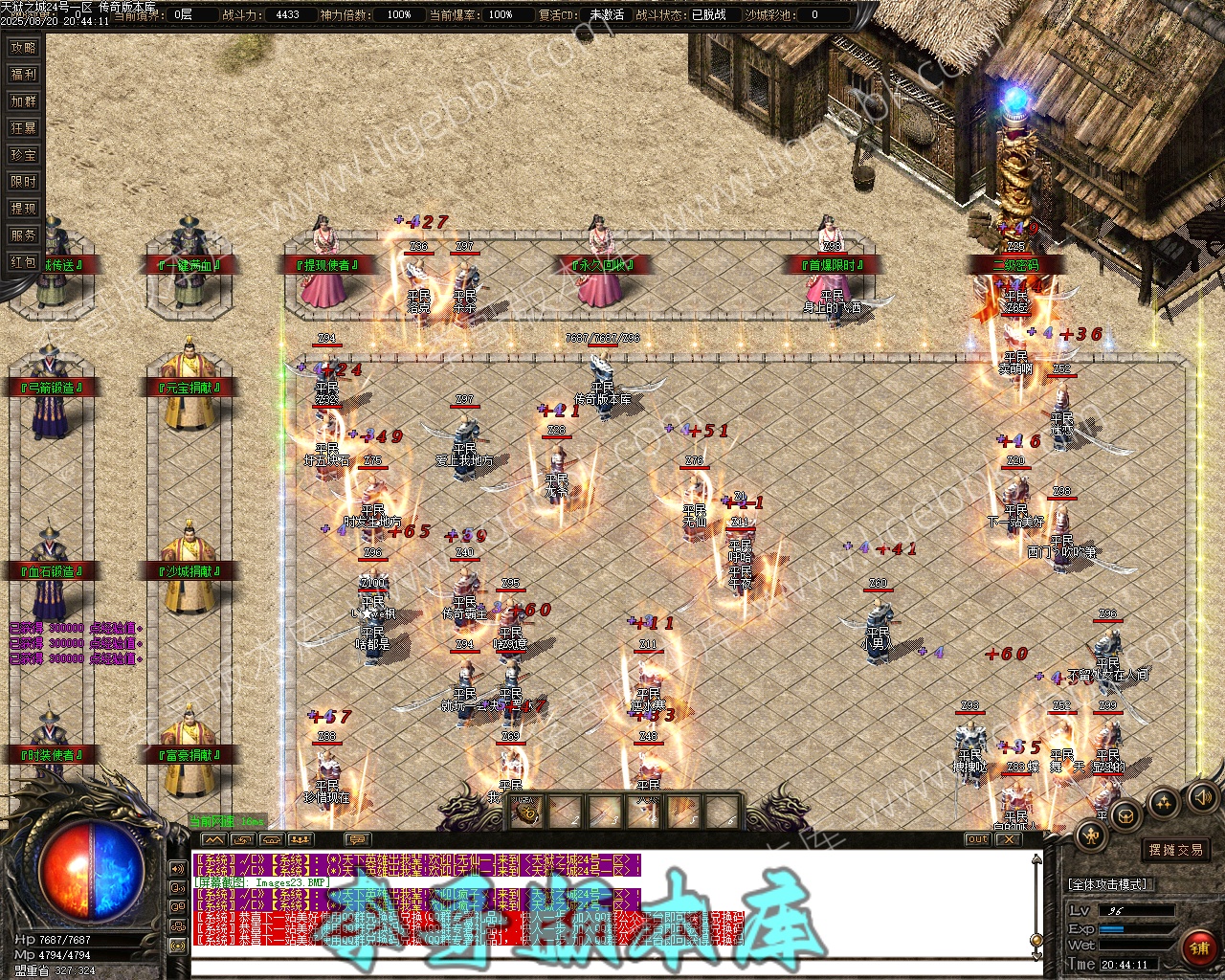Open the 红包 red packet menu
The image size is (1225, 980).
(23, 261)
